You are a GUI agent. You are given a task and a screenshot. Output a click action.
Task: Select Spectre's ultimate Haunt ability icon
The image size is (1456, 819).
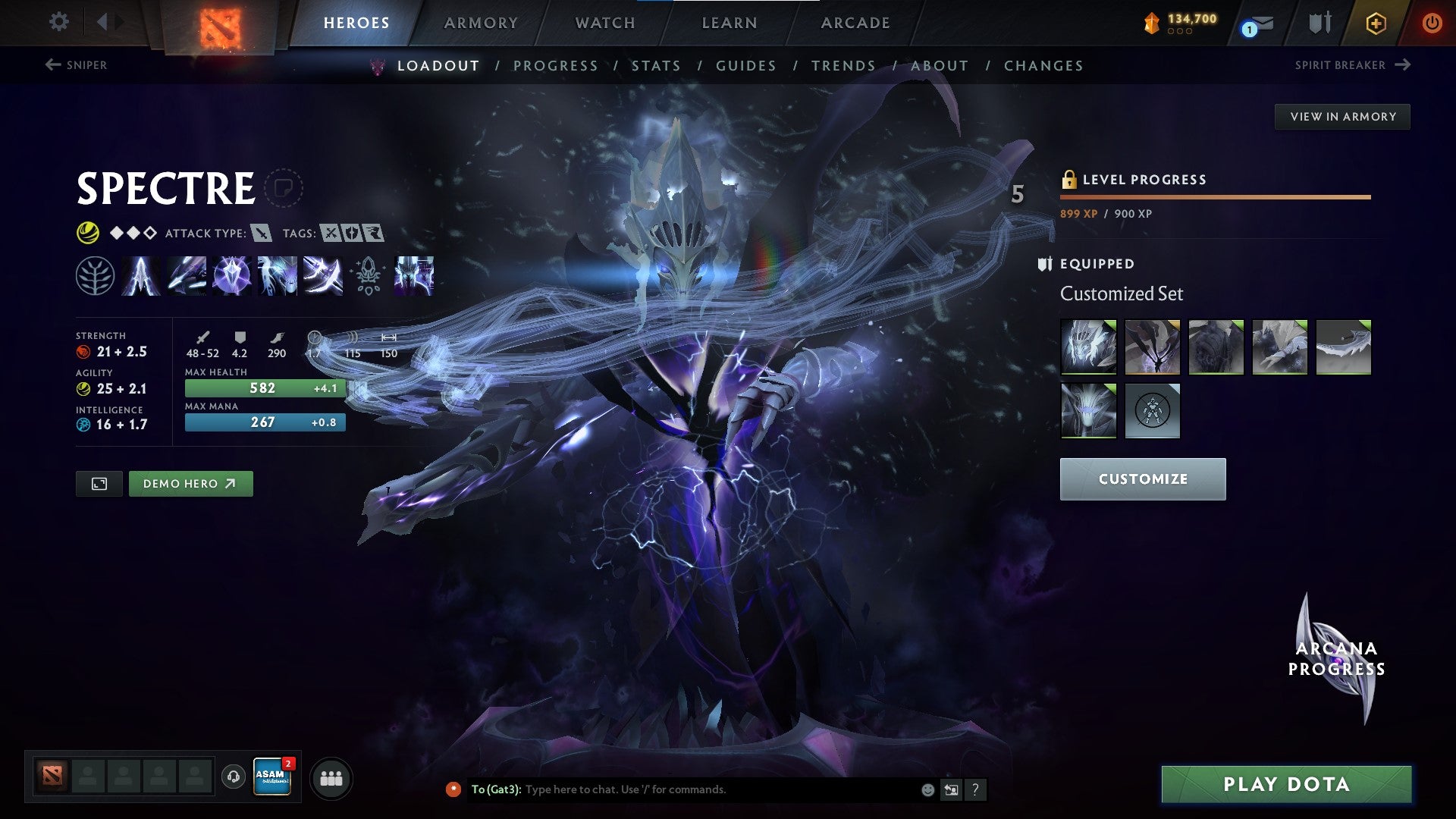click(413, 276)
